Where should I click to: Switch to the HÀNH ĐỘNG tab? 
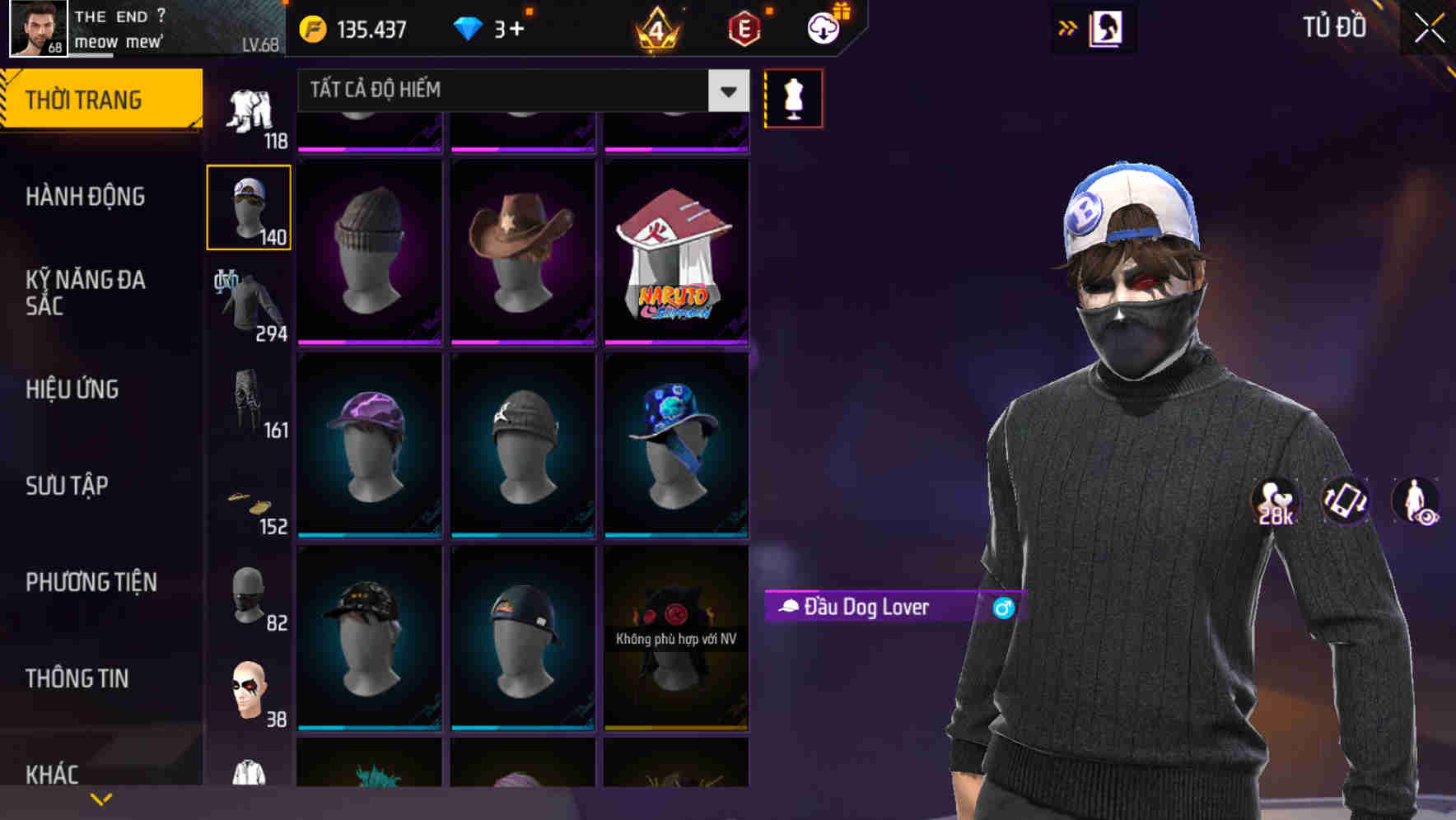(x=85, y=197)
